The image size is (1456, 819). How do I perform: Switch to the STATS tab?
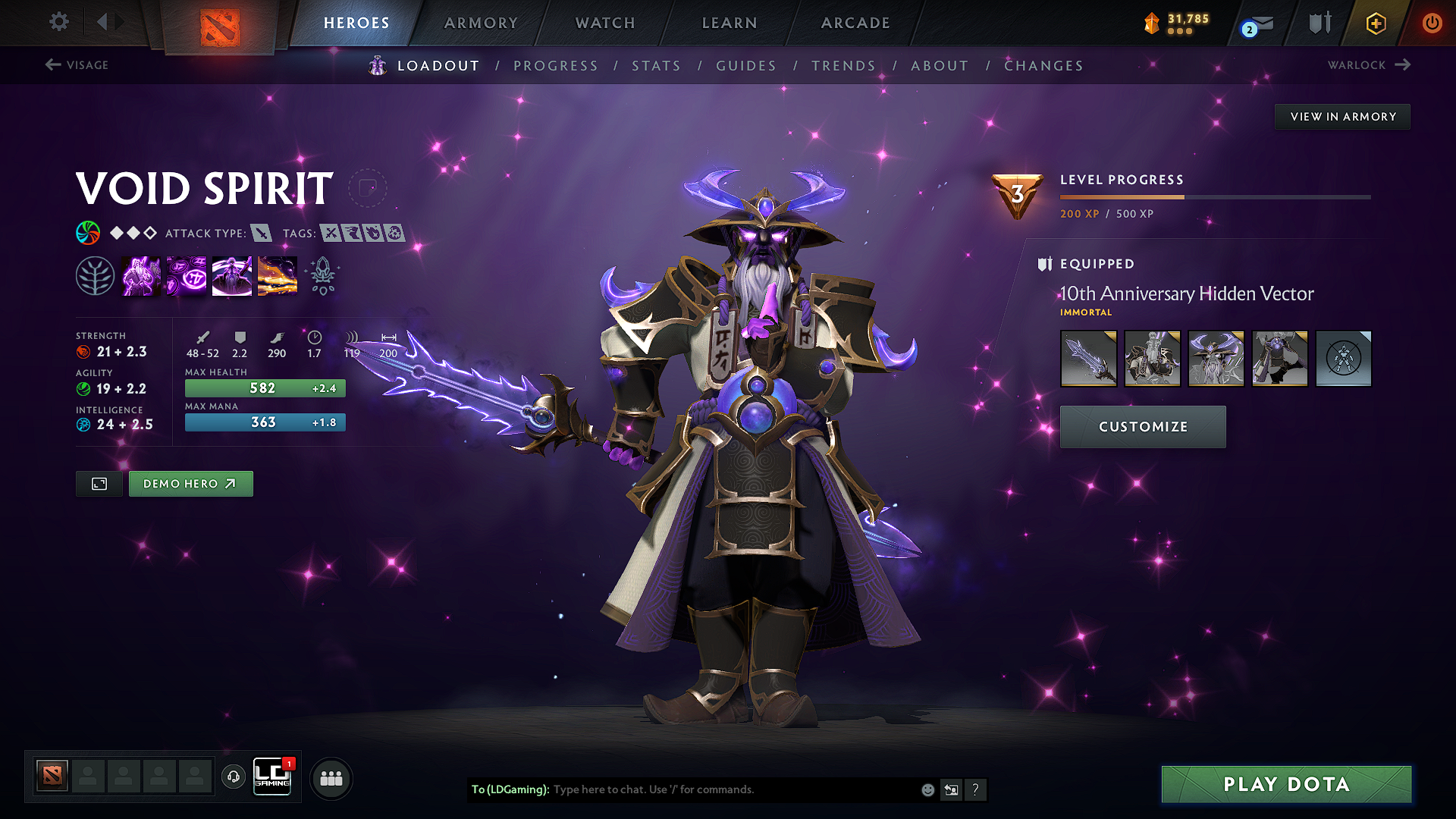[x=656, y=66]
